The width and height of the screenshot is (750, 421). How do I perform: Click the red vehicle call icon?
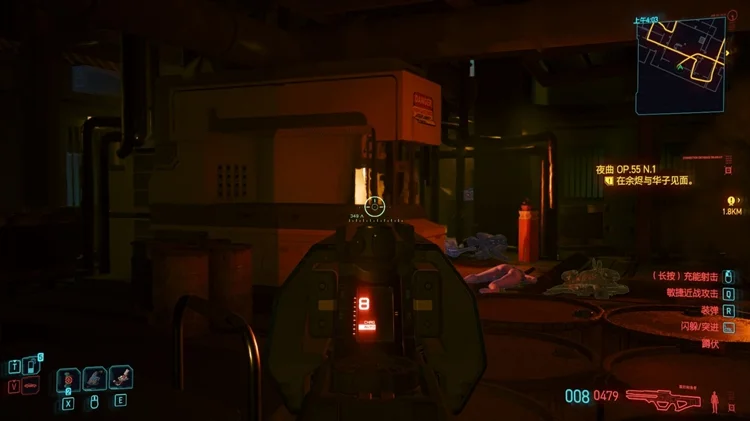click(x=29, y=385)
